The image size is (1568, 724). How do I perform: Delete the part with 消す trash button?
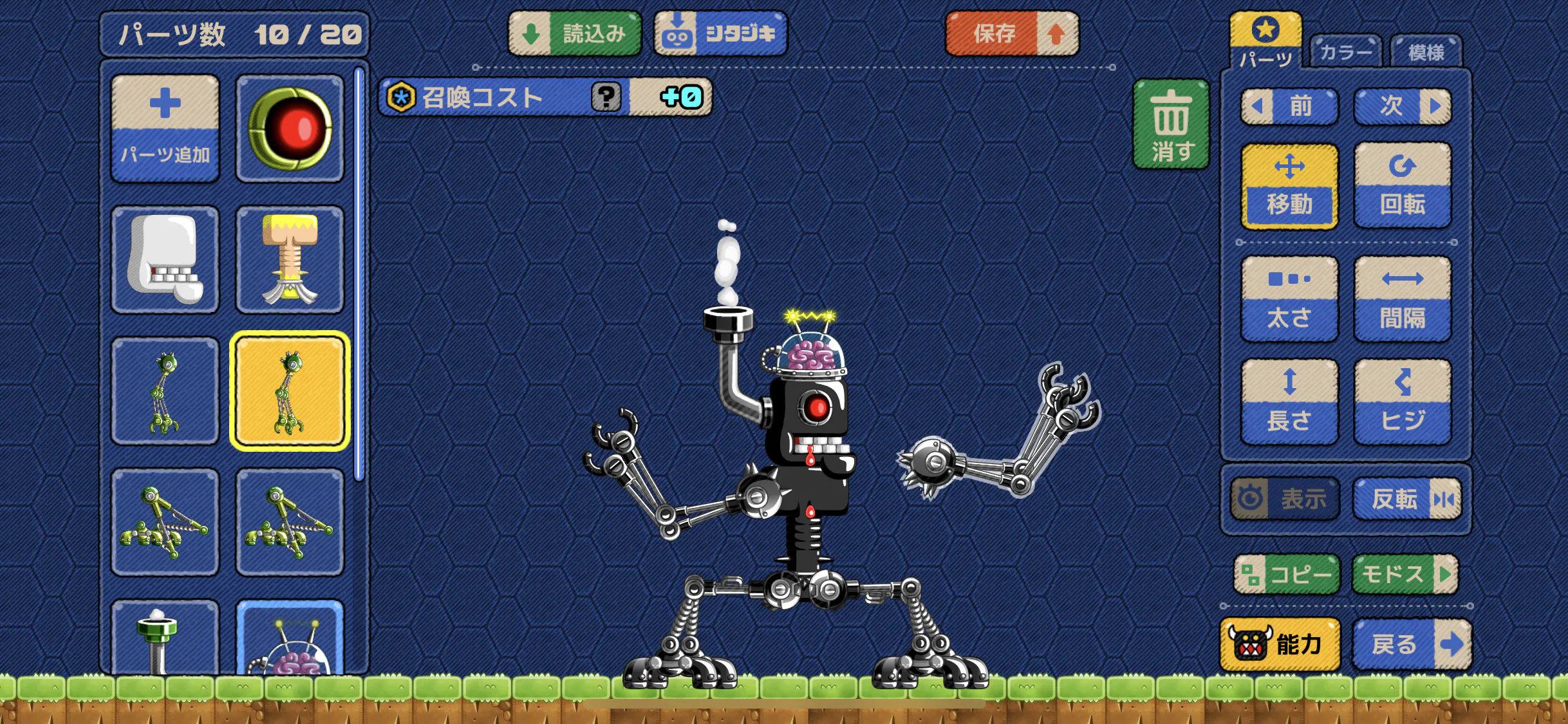pos(1171,125)
